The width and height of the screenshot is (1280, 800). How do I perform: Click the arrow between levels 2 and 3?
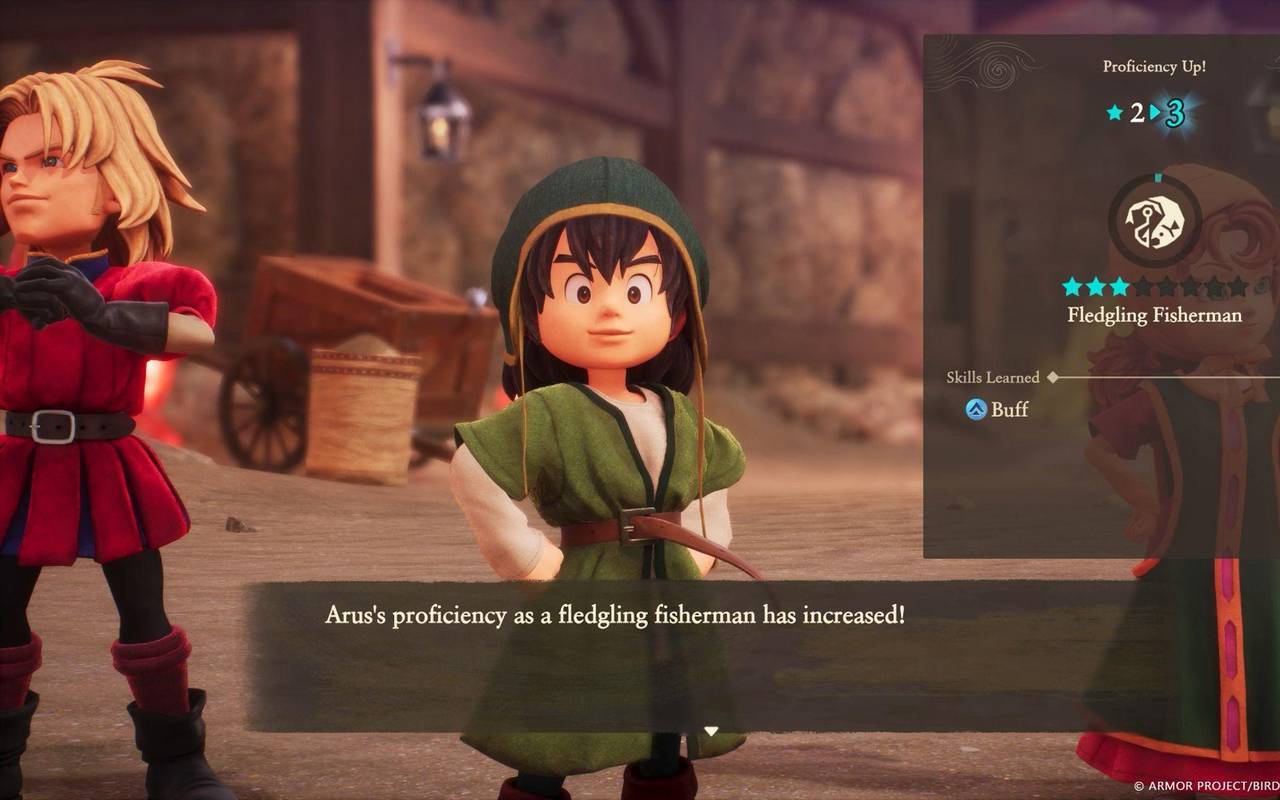1156,112
